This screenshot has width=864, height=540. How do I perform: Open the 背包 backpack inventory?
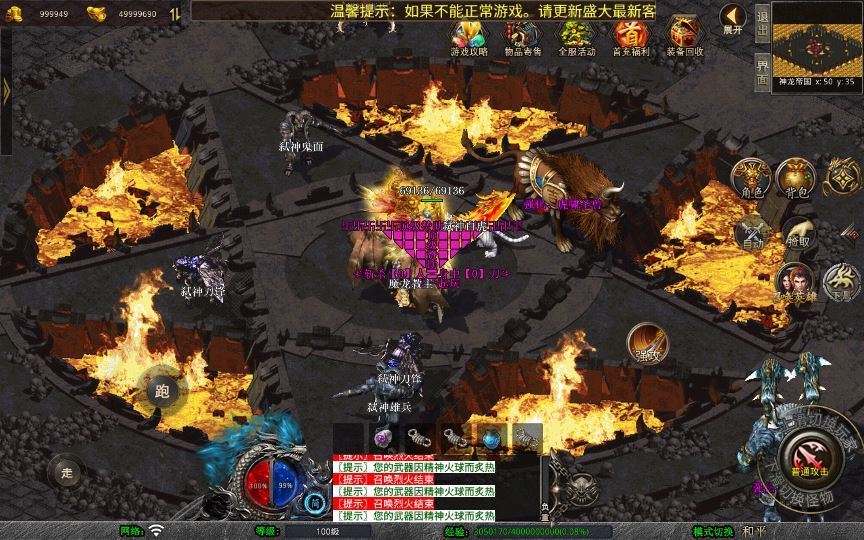797,177
